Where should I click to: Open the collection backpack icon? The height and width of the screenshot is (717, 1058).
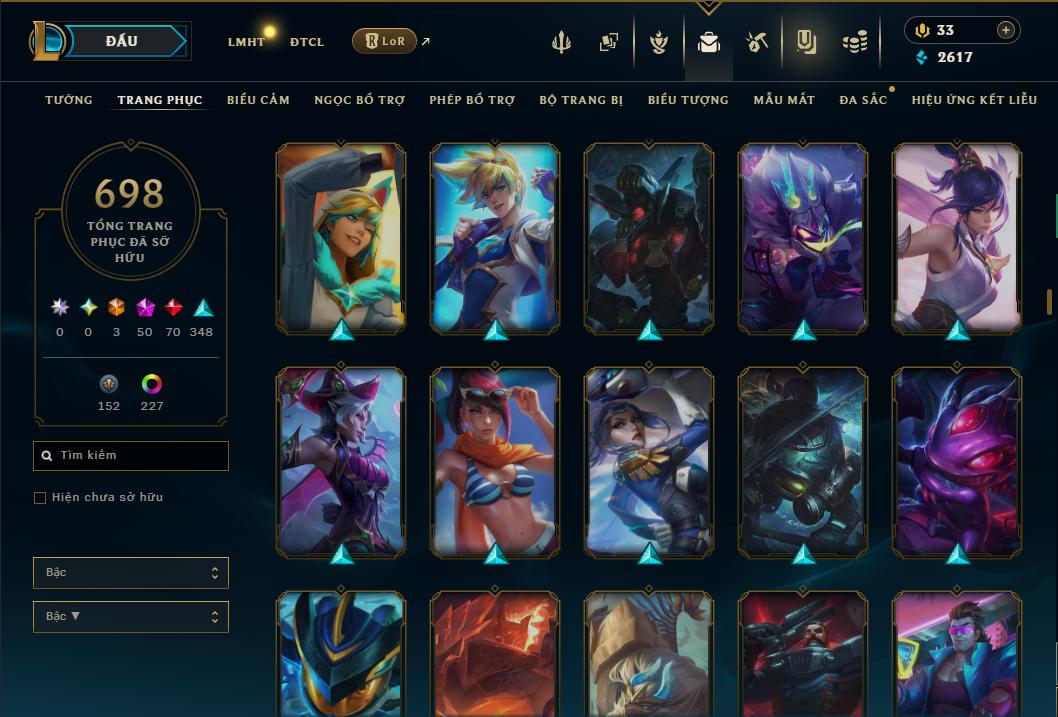[x=709, y=43]
